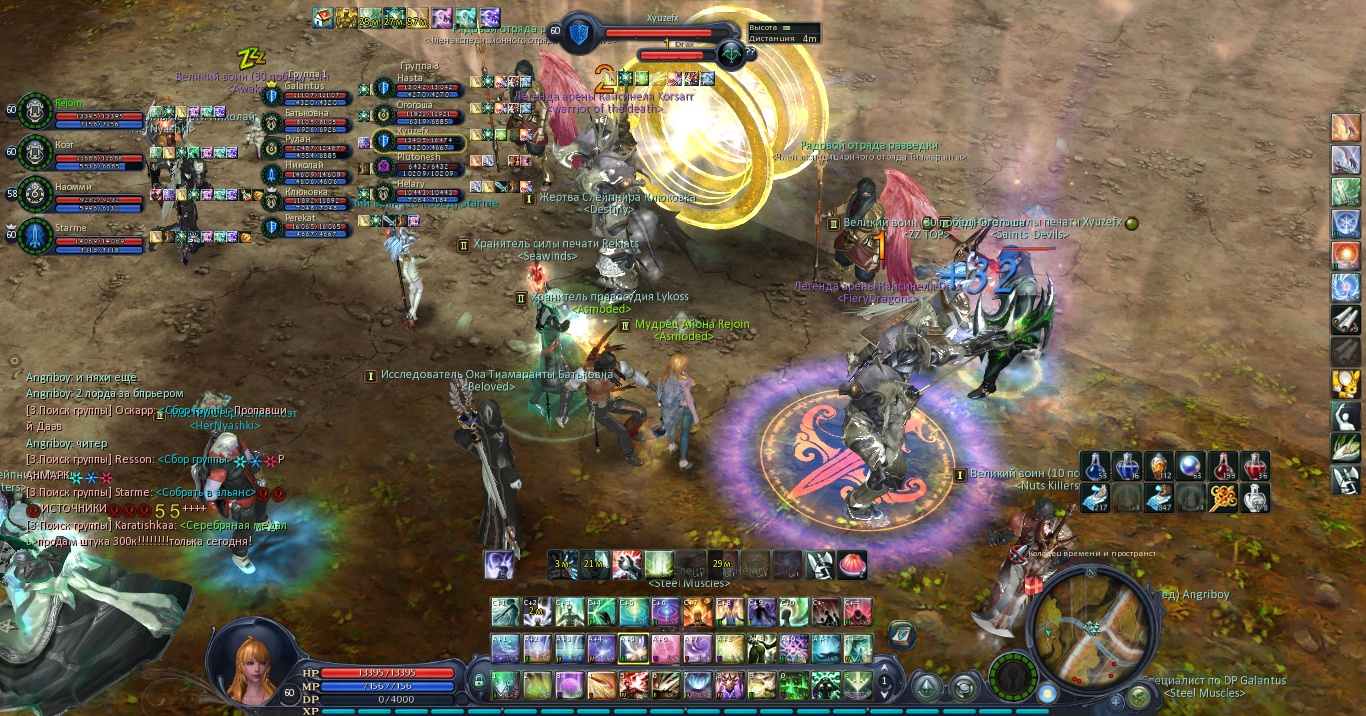Activate the A+5 highlighted skill slot
Screen dimensions: 1366x716
629,648
